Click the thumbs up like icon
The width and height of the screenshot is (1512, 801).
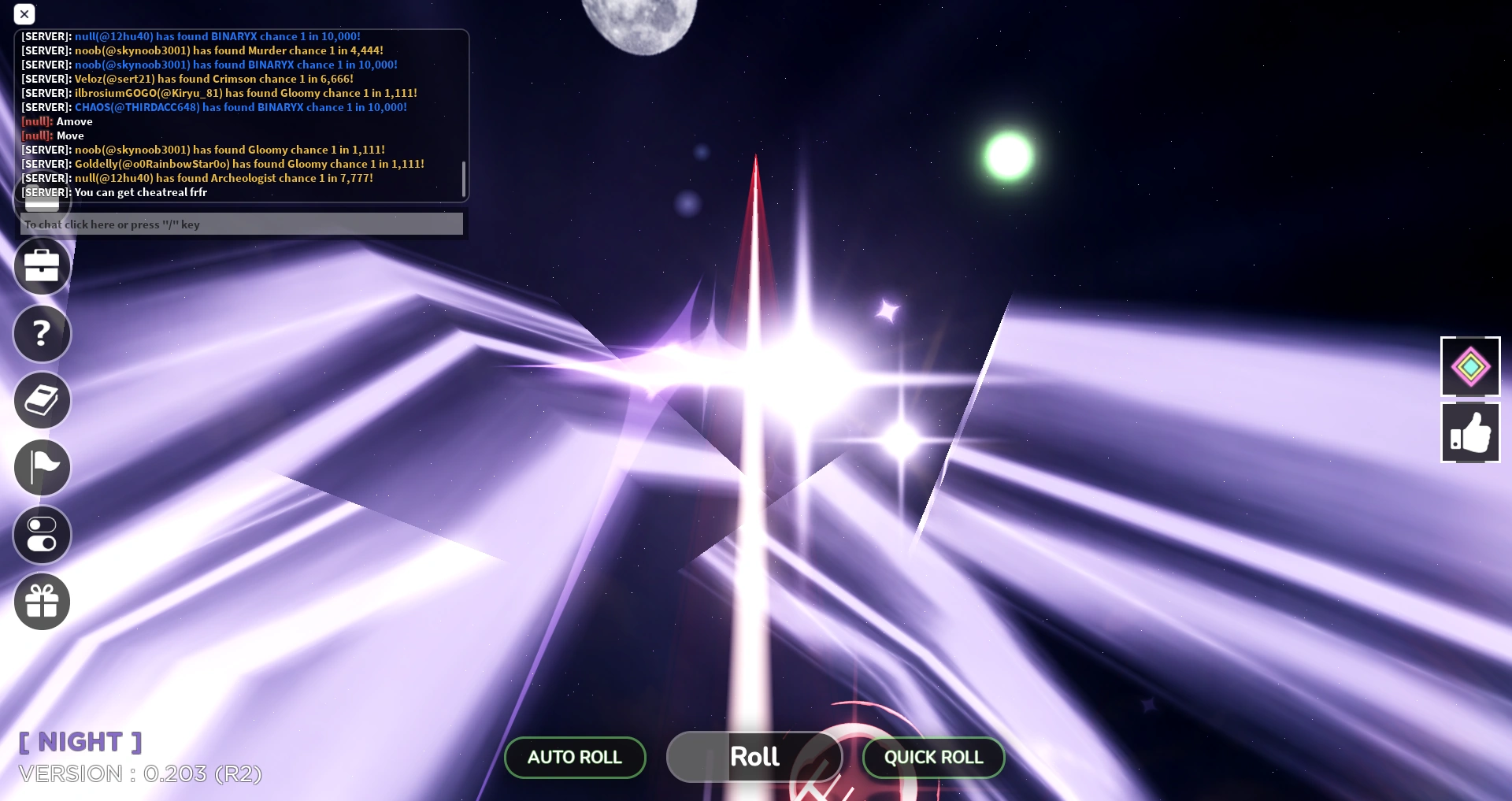tap(1469, 432)
